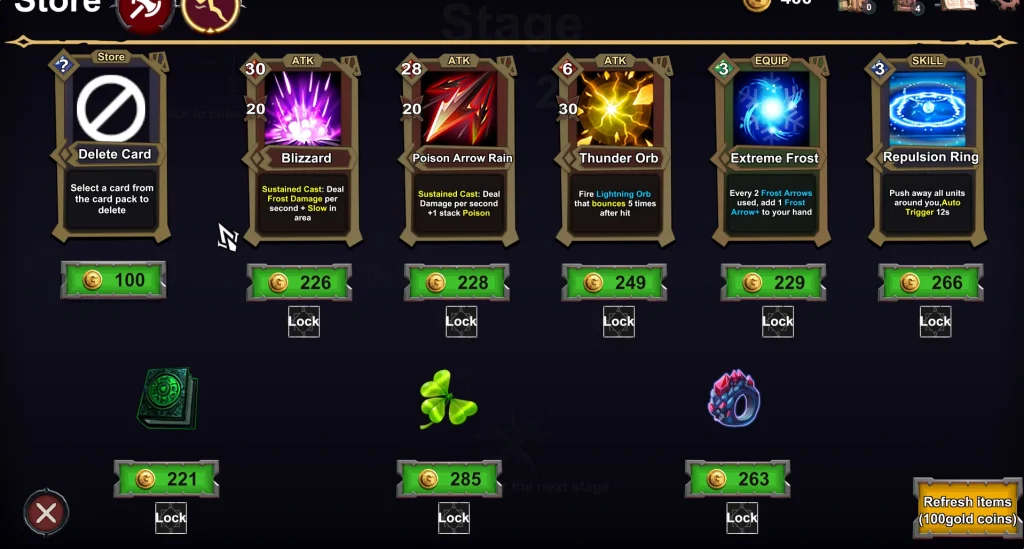Lock the Repulsion Ring offer
Image resolution: width=1024 pixels, height=549 pixels.
click(935, 321)
